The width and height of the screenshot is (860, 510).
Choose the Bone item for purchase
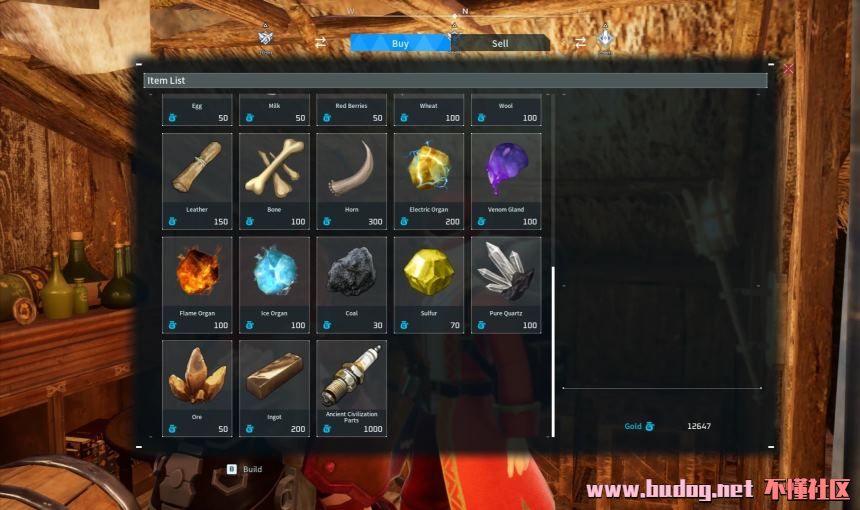point(274,181)
